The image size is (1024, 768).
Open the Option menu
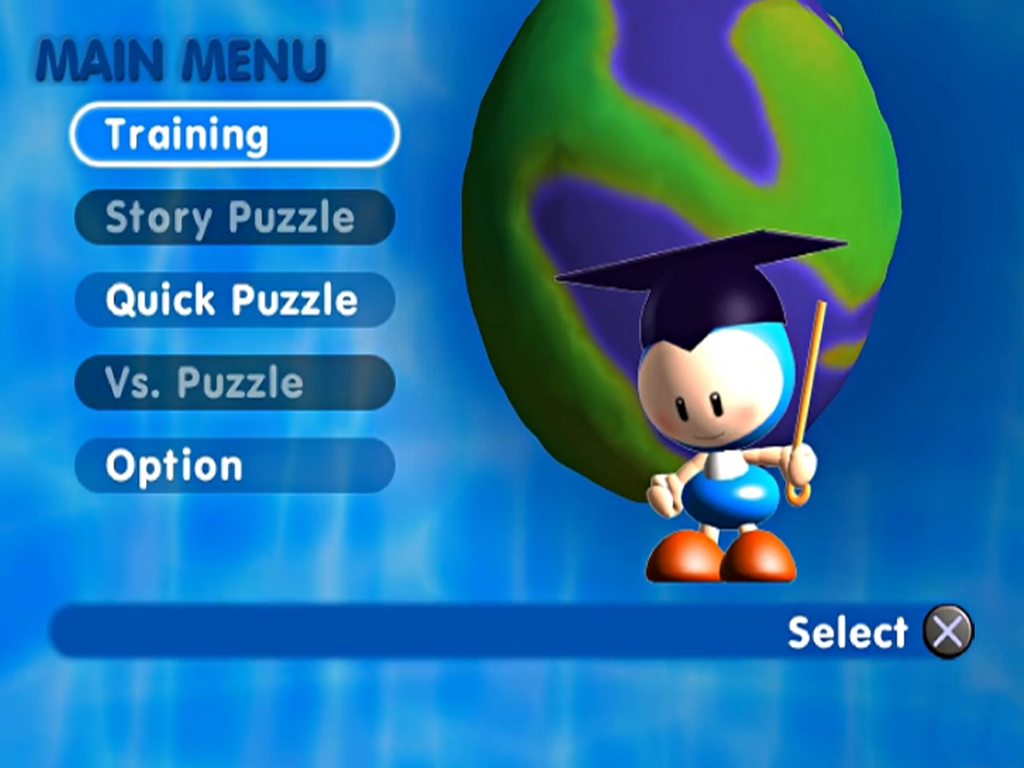[234, 465]
